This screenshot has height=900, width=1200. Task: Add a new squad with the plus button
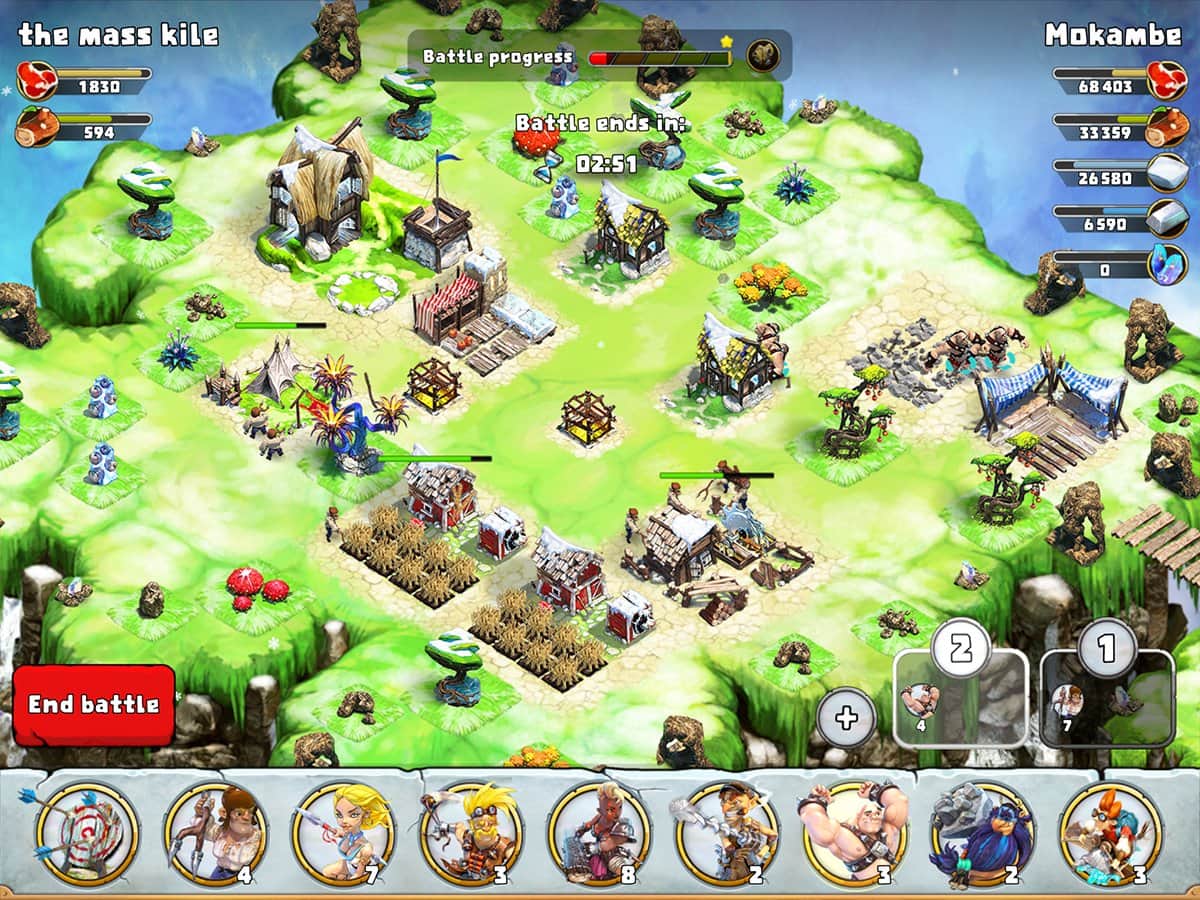846,718
